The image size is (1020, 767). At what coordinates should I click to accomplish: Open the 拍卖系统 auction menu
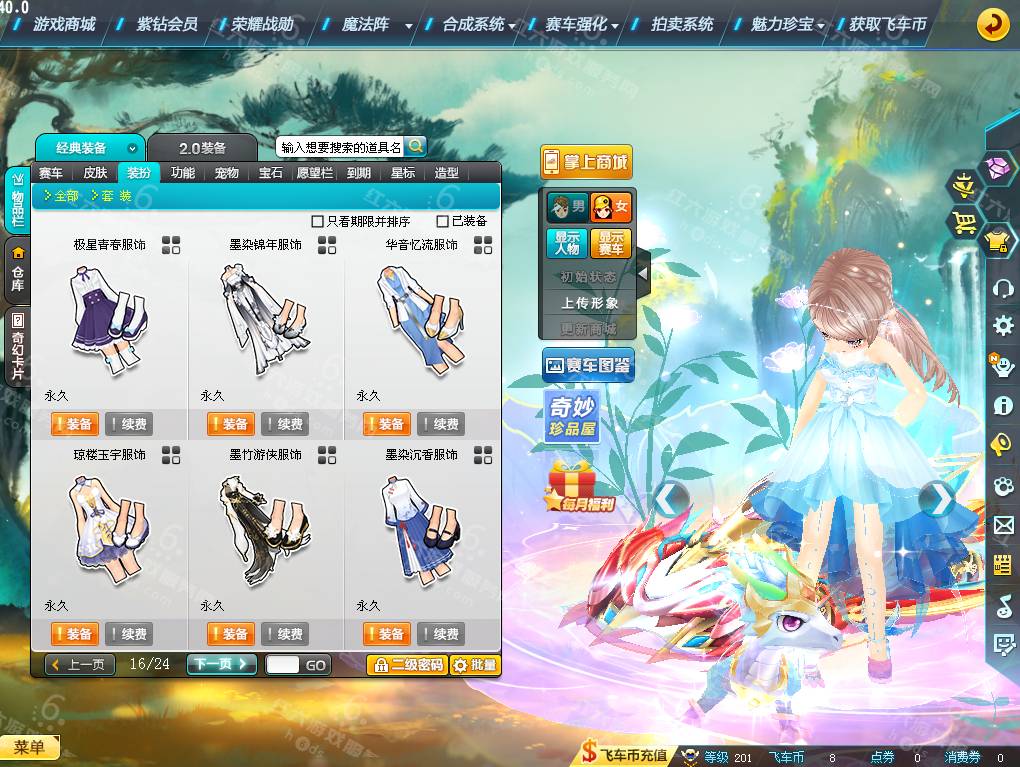coord(682,24)
